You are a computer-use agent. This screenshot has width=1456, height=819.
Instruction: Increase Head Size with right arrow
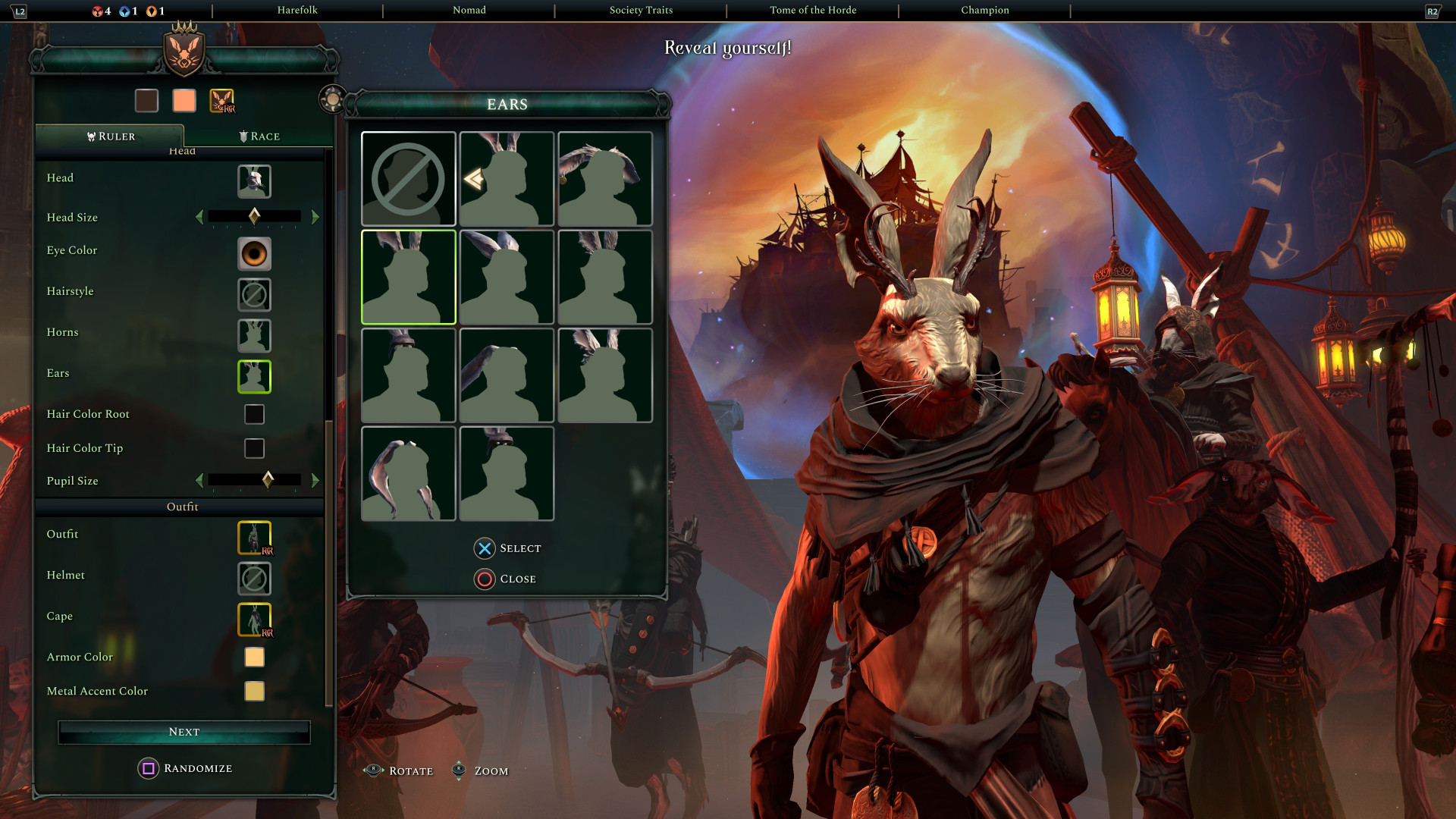(x=315, y=218)
